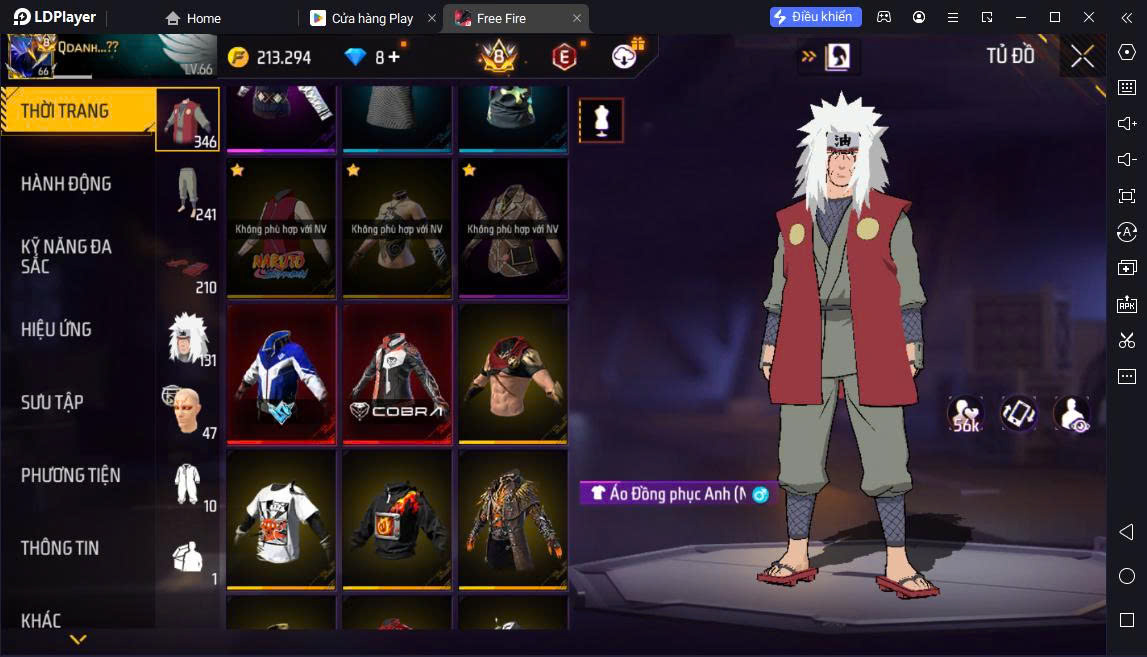The image size is (1147, 657).
Task: Pick the Naruto red vest item
Action: [281, 228]
